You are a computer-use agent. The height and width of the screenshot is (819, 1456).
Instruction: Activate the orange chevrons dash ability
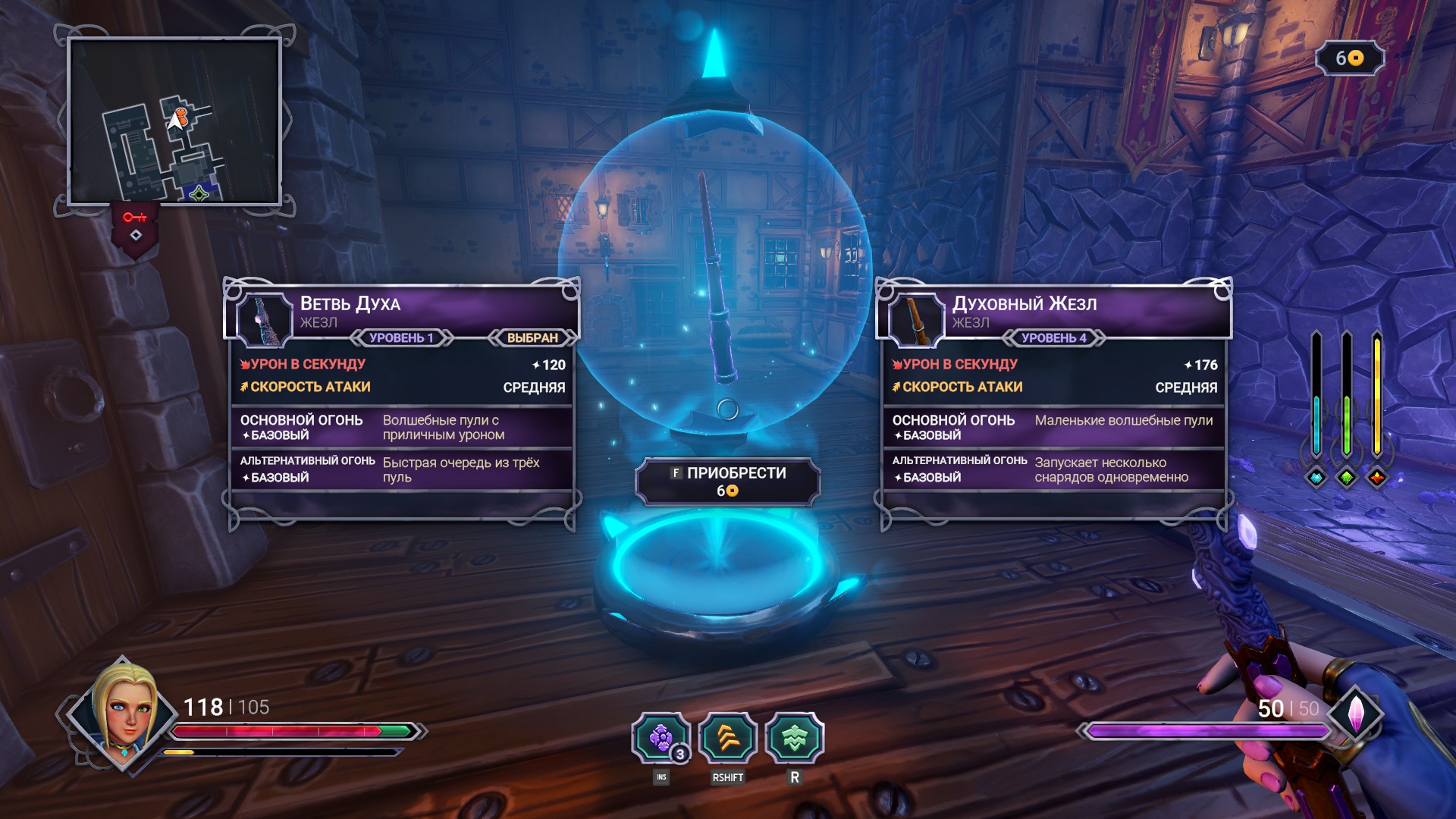click(728, 738)
